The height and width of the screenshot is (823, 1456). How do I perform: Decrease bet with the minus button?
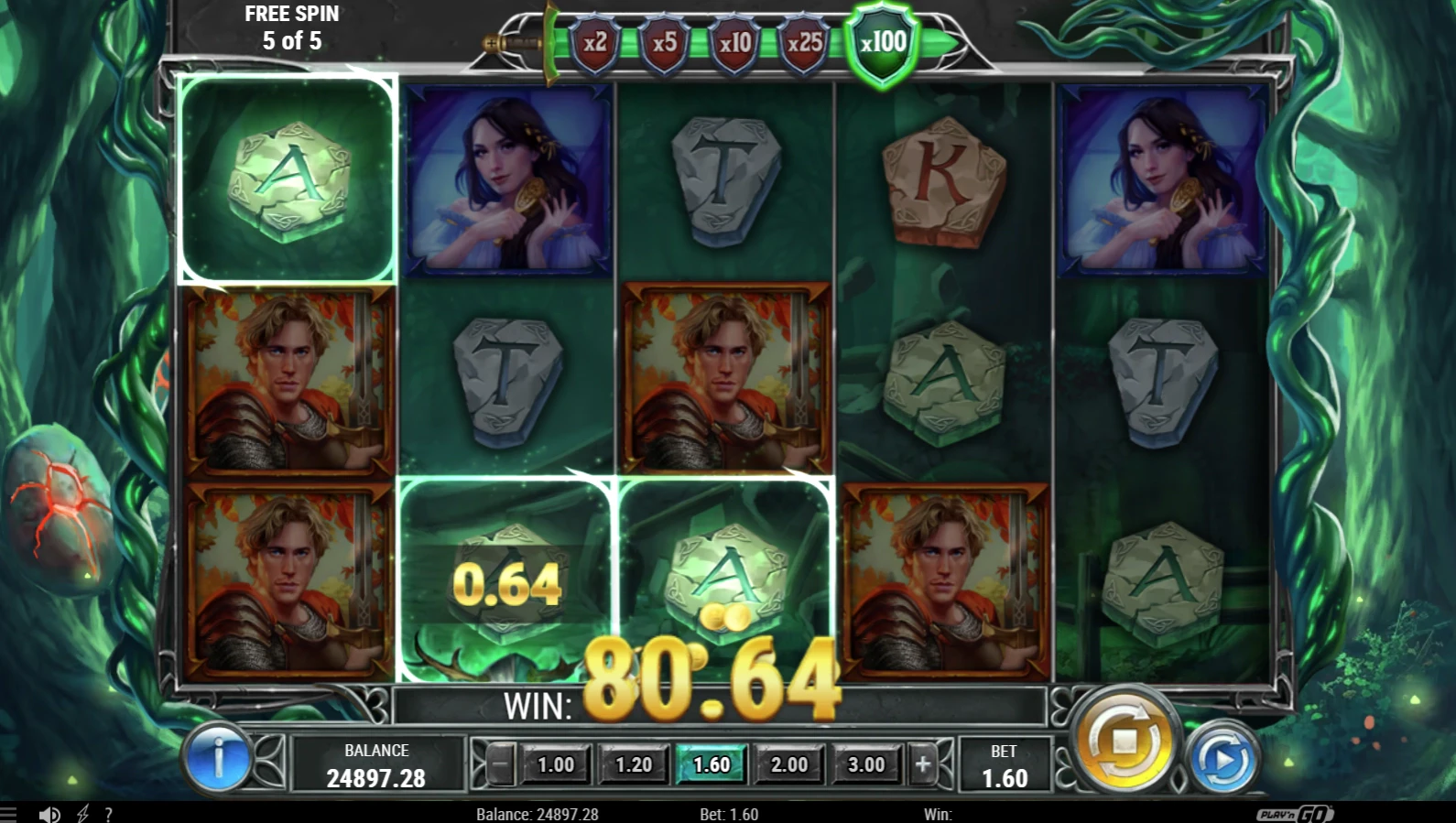(500, 764)
